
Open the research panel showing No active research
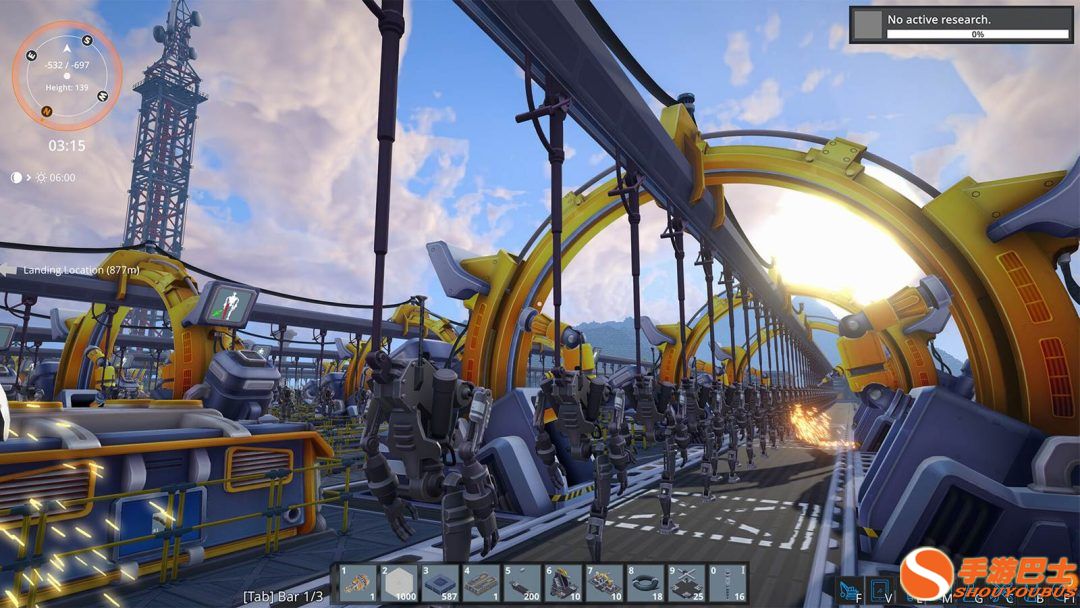pos(961,25)
